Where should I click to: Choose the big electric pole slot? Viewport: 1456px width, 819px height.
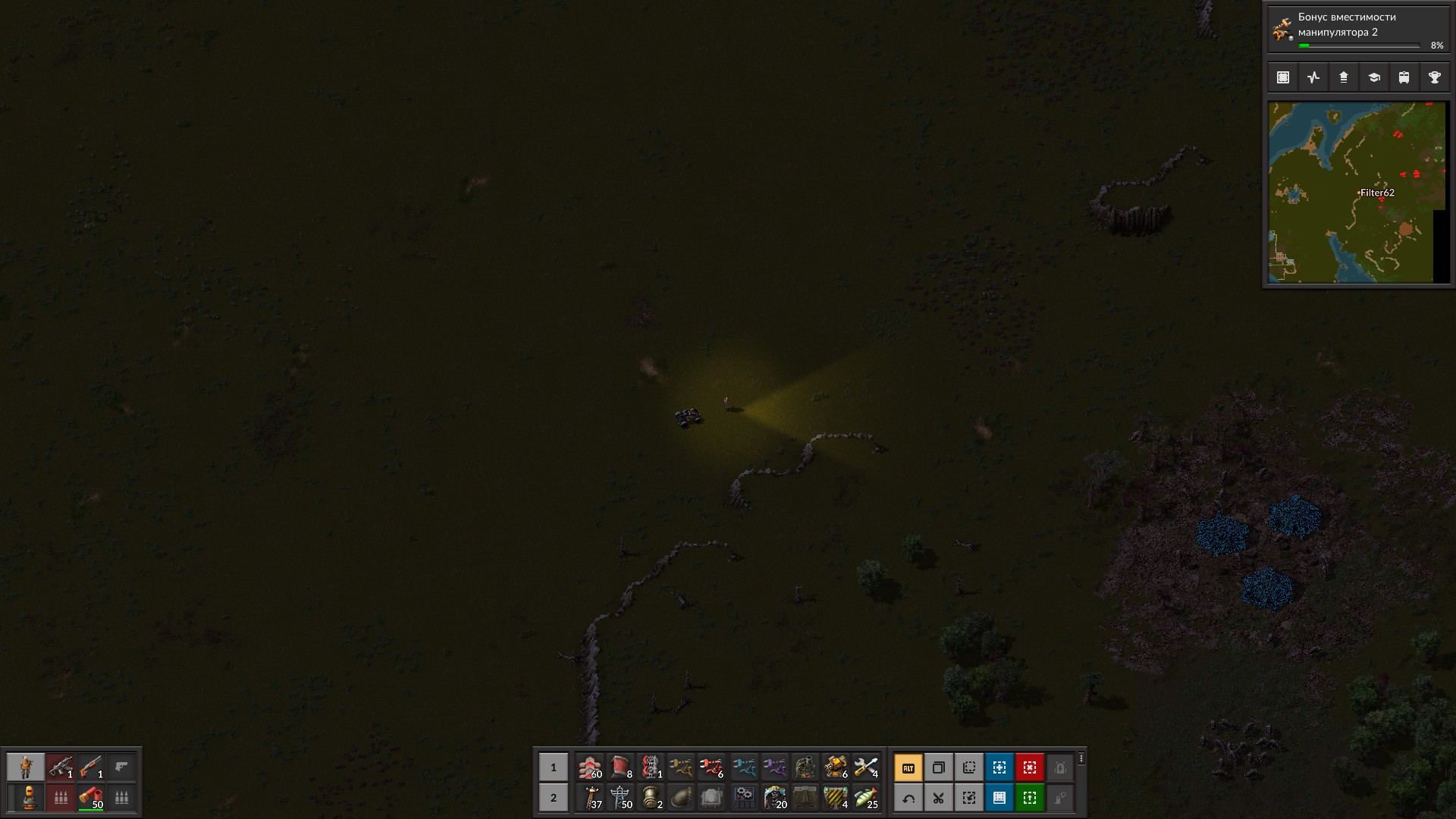tap(620, 798)
